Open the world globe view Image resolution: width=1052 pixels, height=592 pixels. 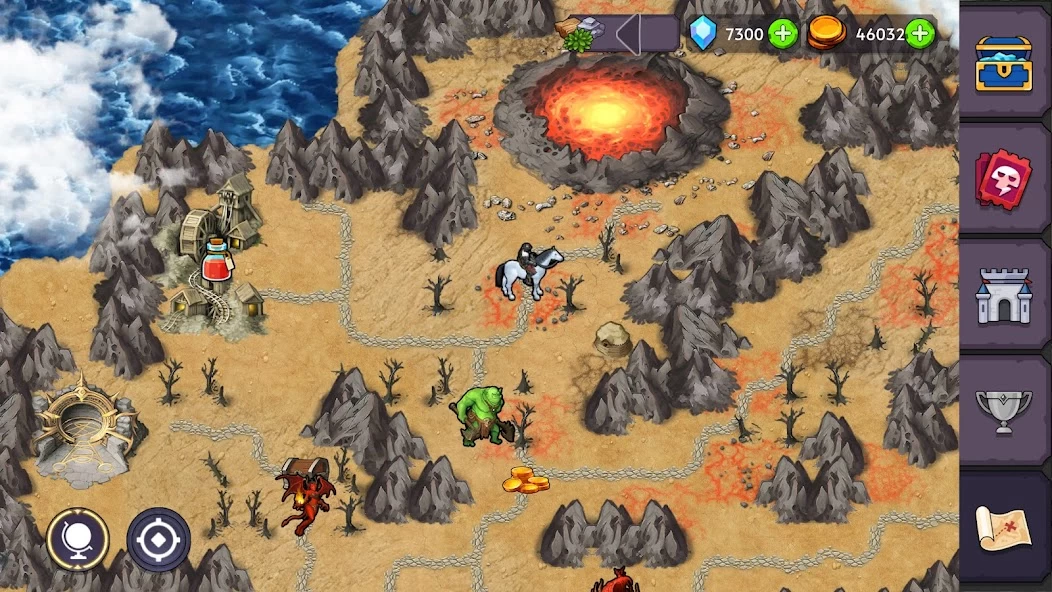pos(77,540)
